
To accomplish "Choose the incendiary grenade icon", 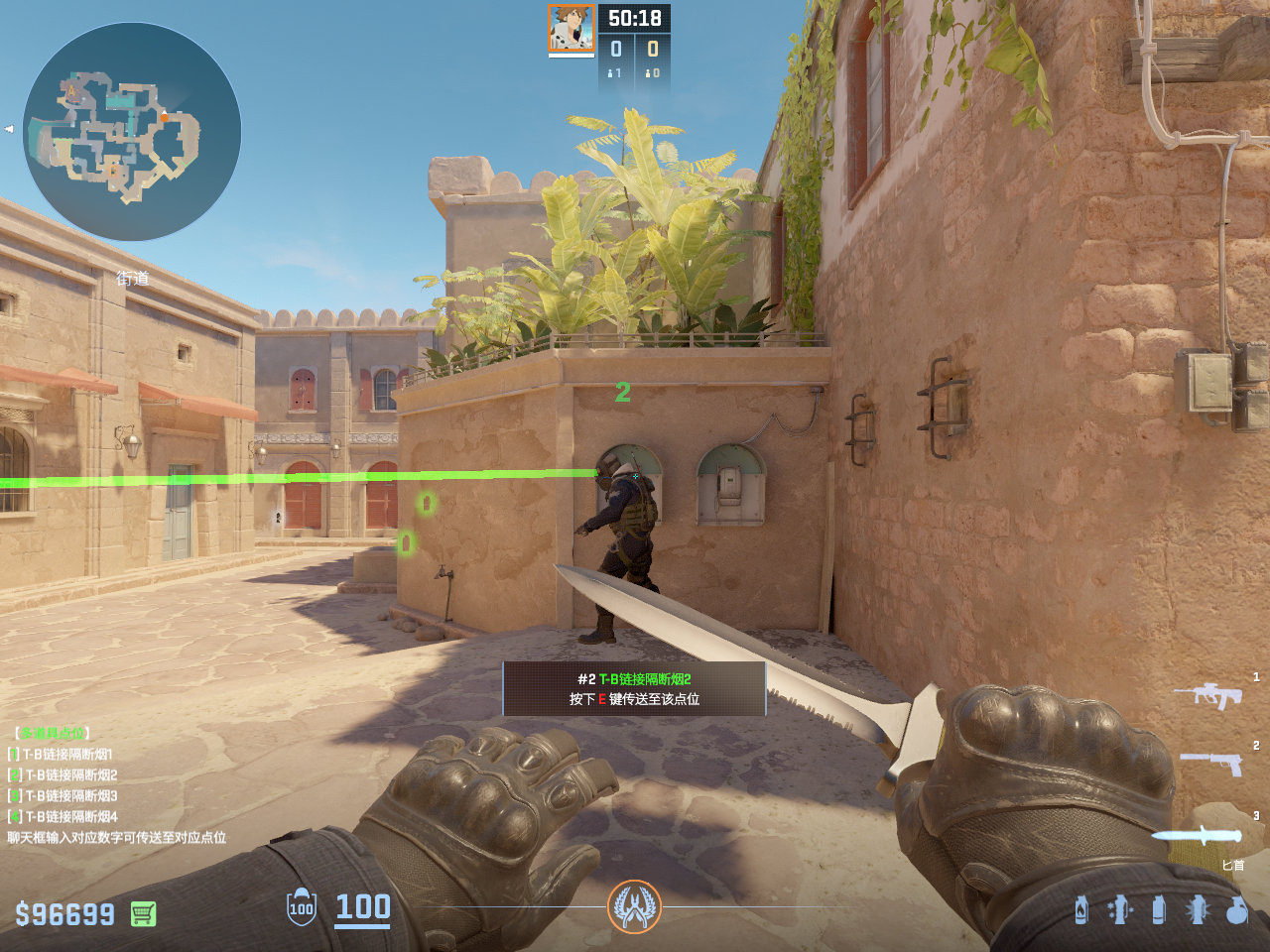I will tap(1081, 909).
